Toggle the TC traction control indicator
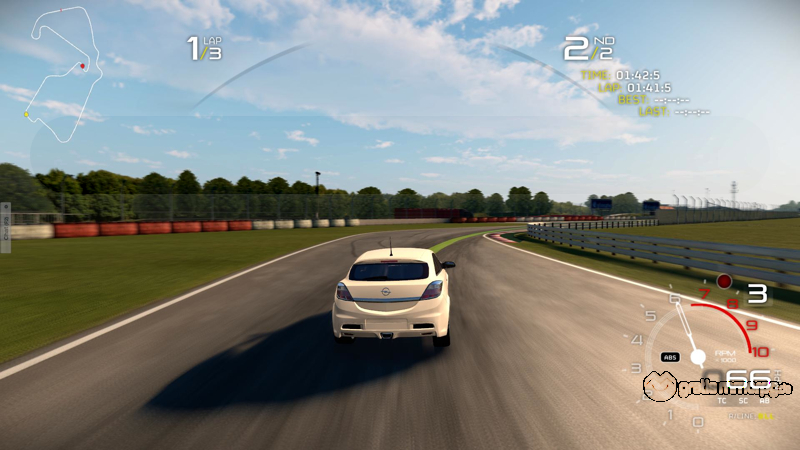Image resolution: width=800 pixels, height=450 pixels. tap(722, 401)
